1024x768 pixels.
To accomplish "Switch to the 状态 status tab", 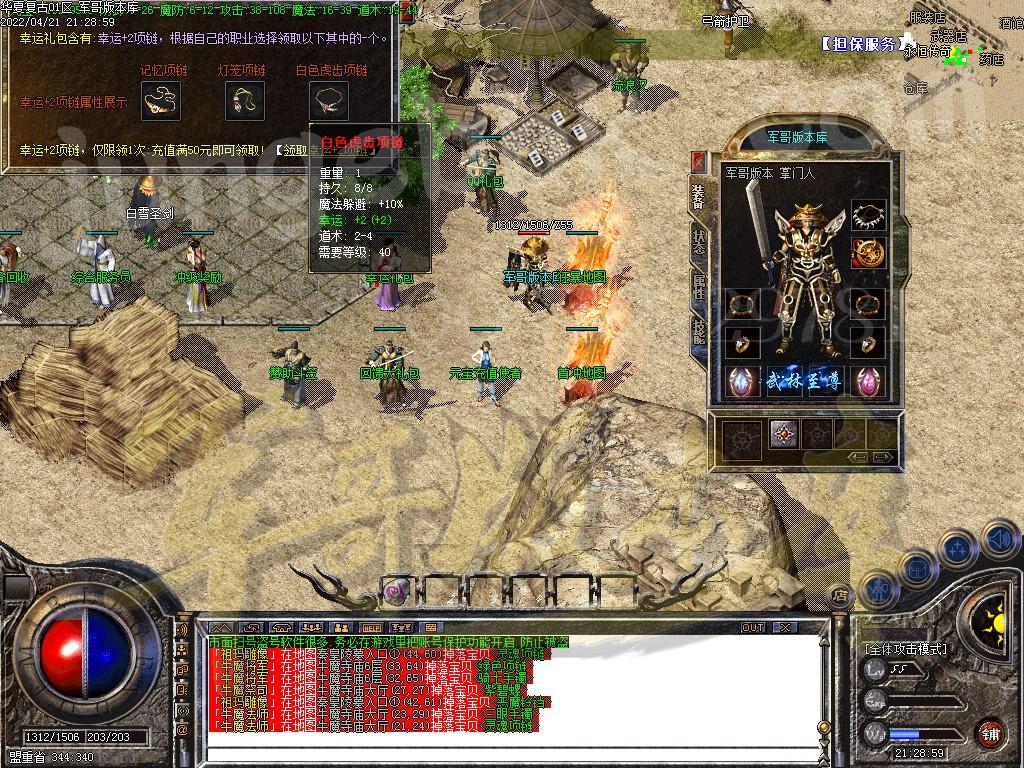I will [x=699, y=240].
